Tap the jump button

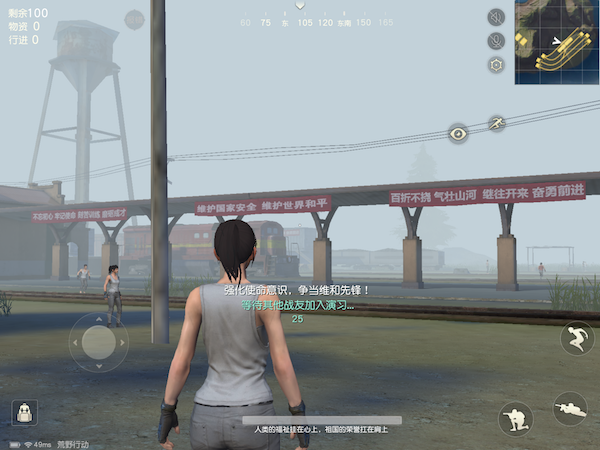pyautogui.click(x=577, y=338)
